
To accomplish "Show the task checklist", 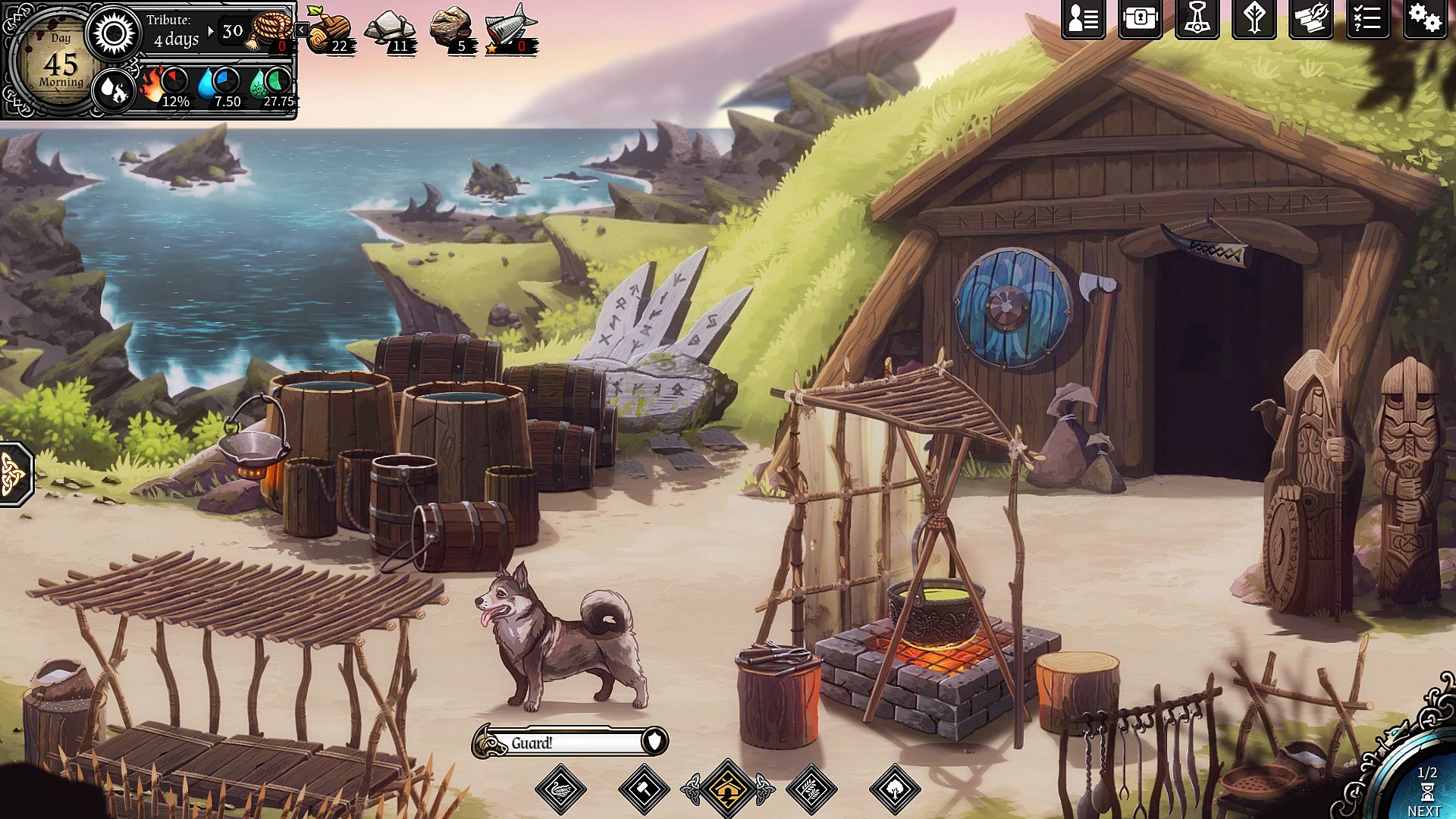I will [x=1367, y=20].
